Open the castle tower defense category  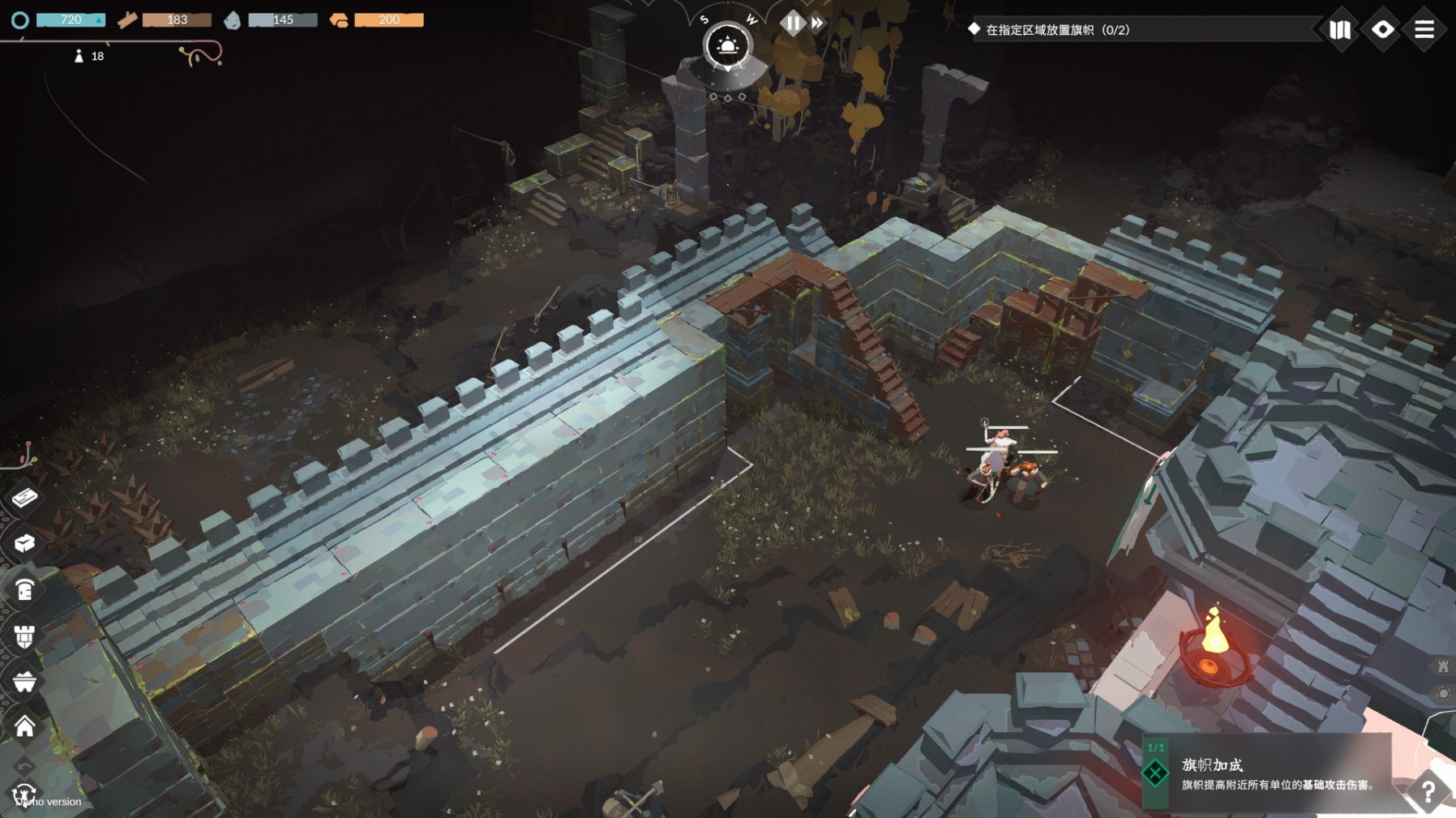[x=24, y=636]
